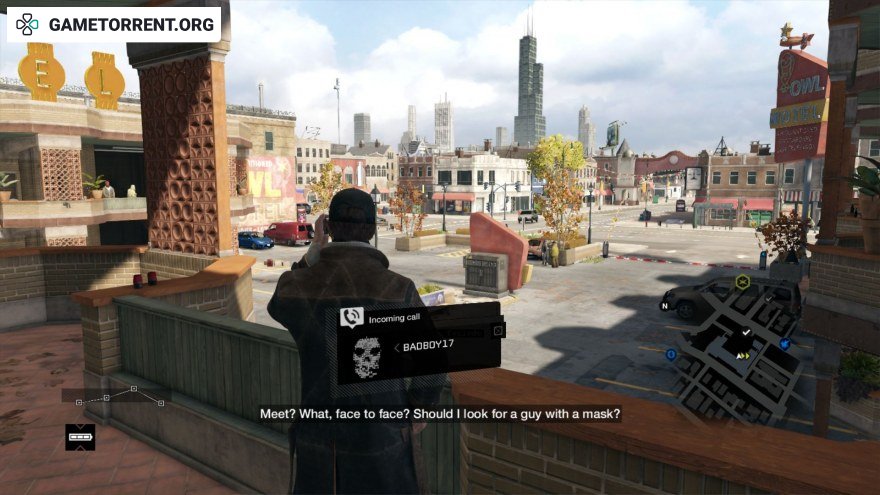Click the blue circle marker on minimap
The image size is (880, 495).
670,354
